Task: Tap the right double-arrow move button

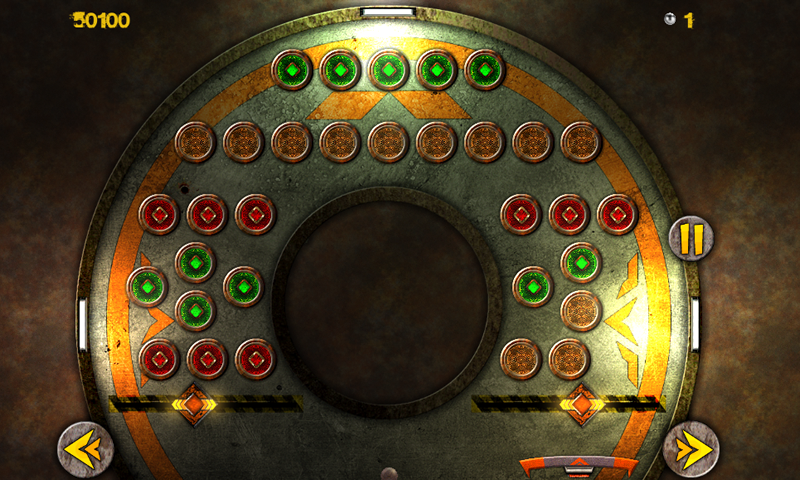Action: tap(691, 450)
